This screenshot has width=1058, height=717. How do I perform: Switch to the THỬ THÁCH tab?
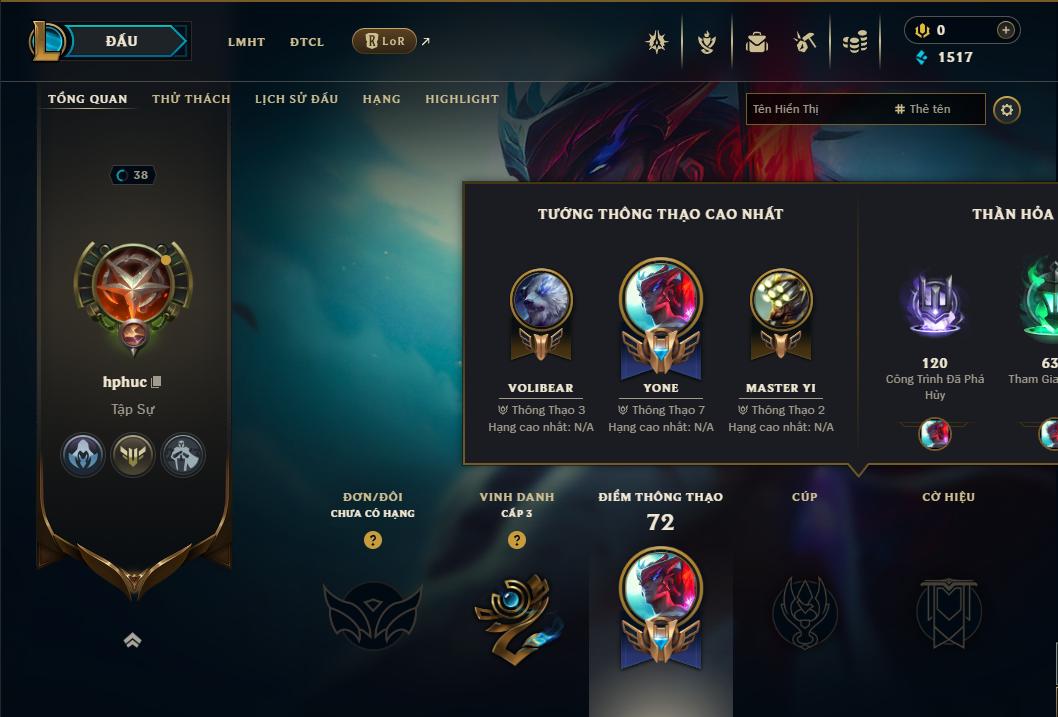click(191, 99)
